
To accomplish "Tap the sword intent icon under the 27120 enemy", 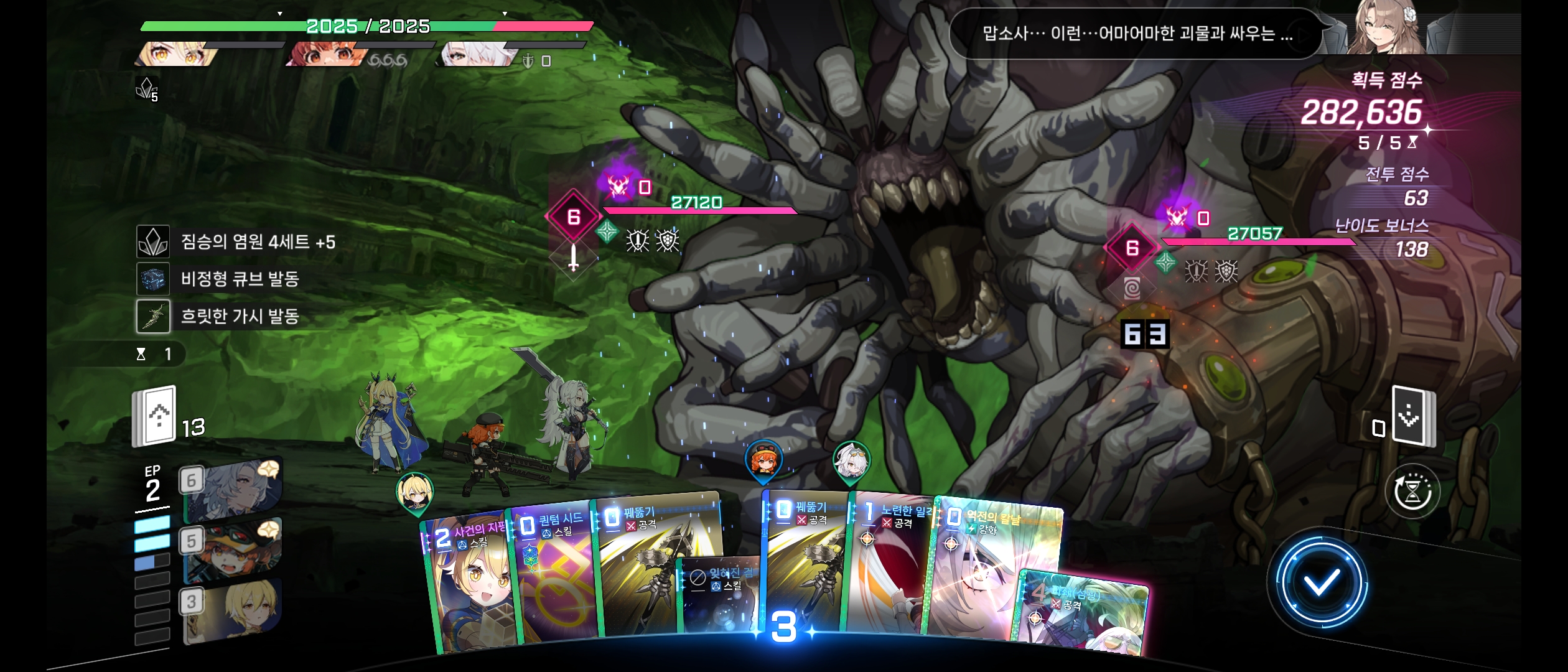I will click(573, 257).
